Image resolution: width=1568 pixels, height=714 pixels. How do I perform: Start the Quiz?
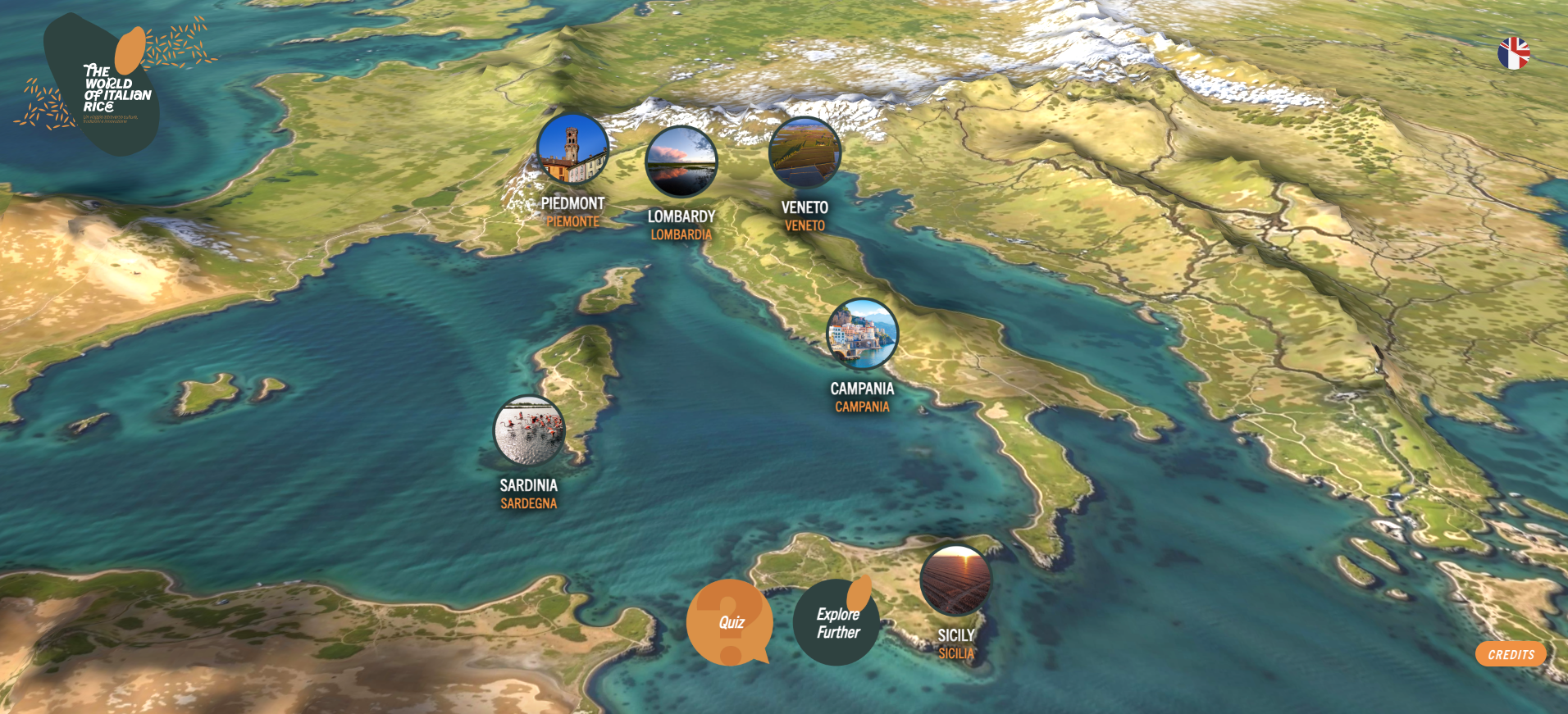coord(729,622)
